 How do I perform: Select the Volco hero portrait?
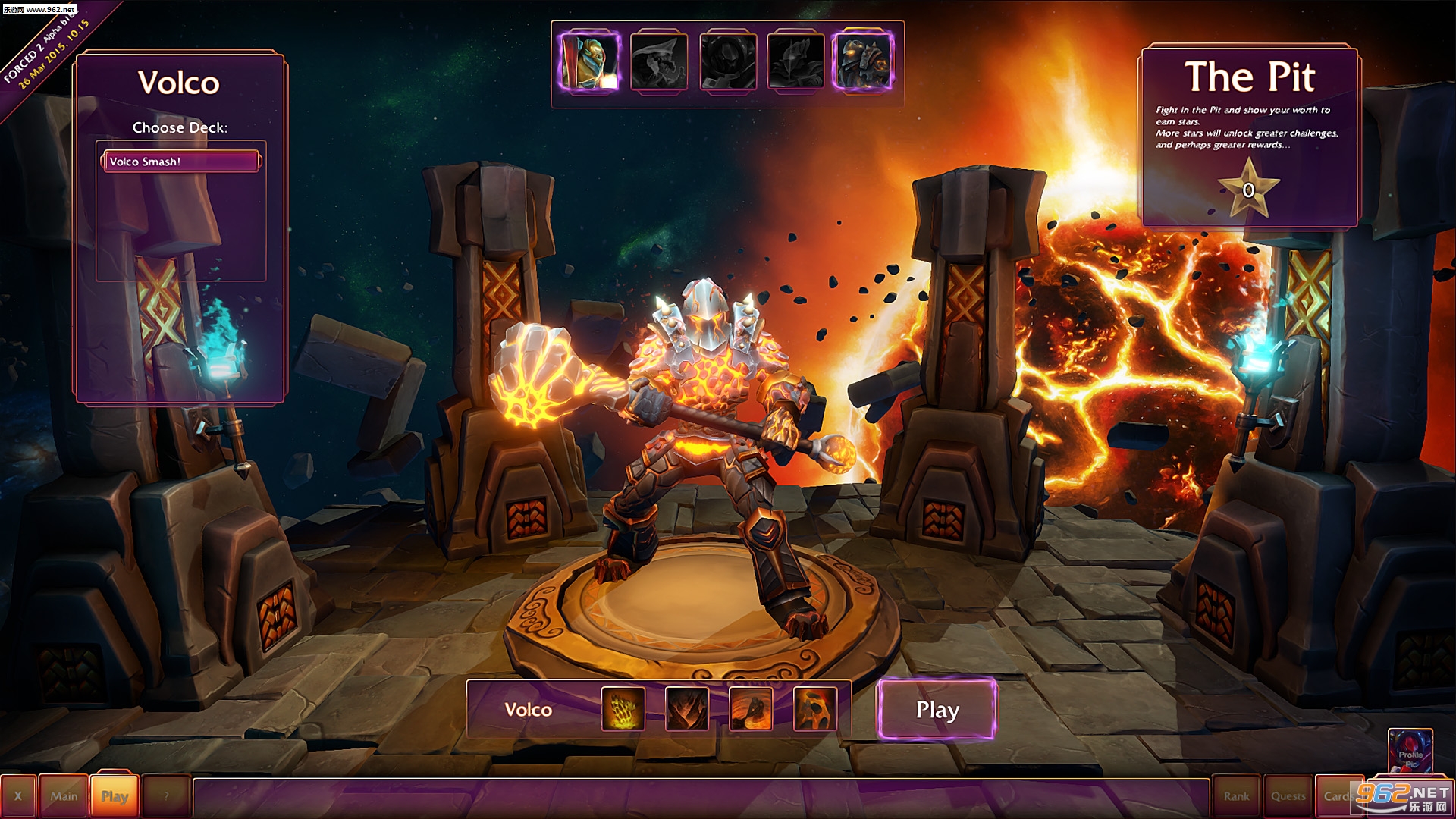click(863, 62)
